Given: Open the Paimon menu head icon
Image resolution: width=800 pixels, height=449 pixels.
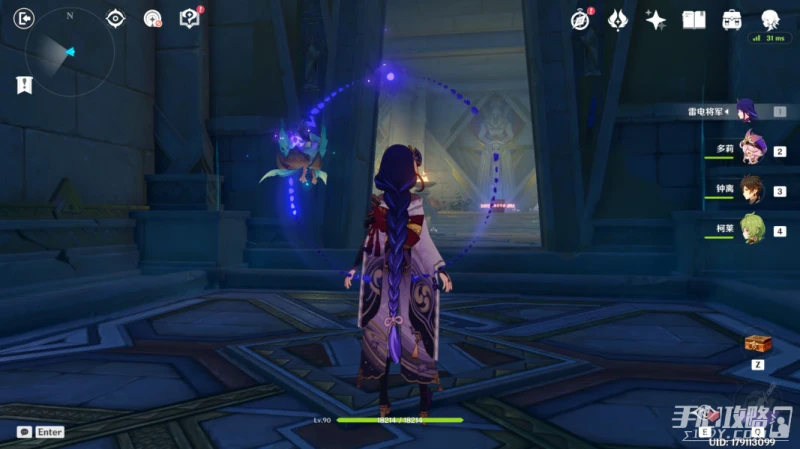Looking at the screenshot, I should (x=770, y=19).
